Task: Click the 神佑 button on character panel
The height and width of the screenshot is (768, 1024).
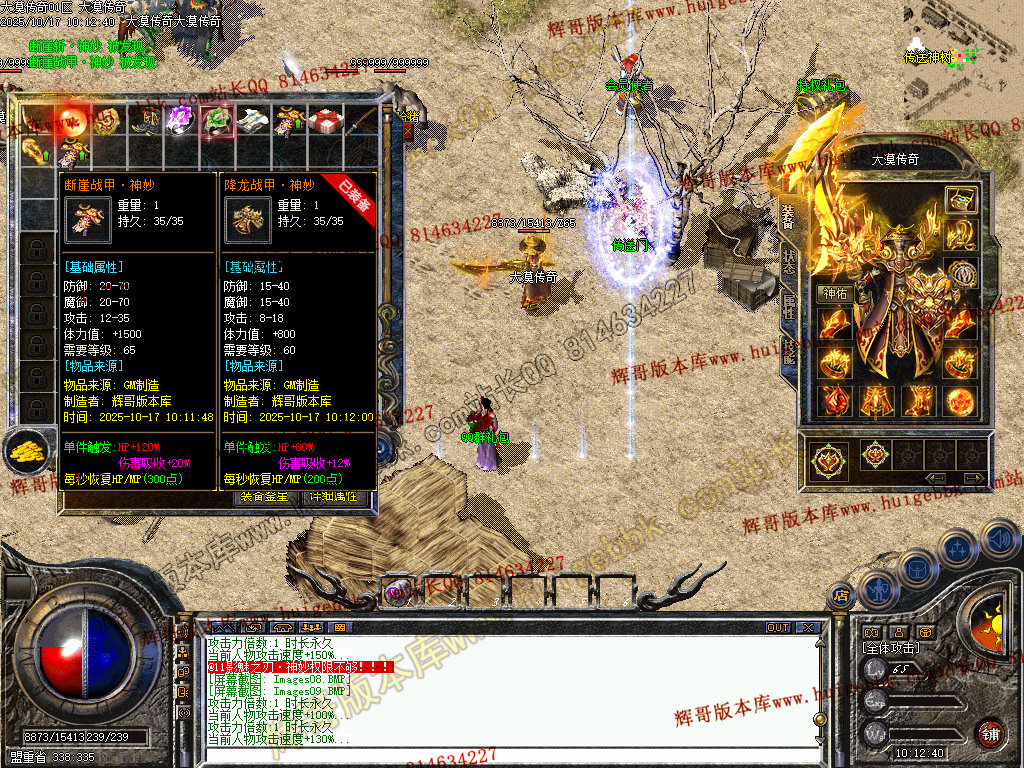Action: [835, 294]
